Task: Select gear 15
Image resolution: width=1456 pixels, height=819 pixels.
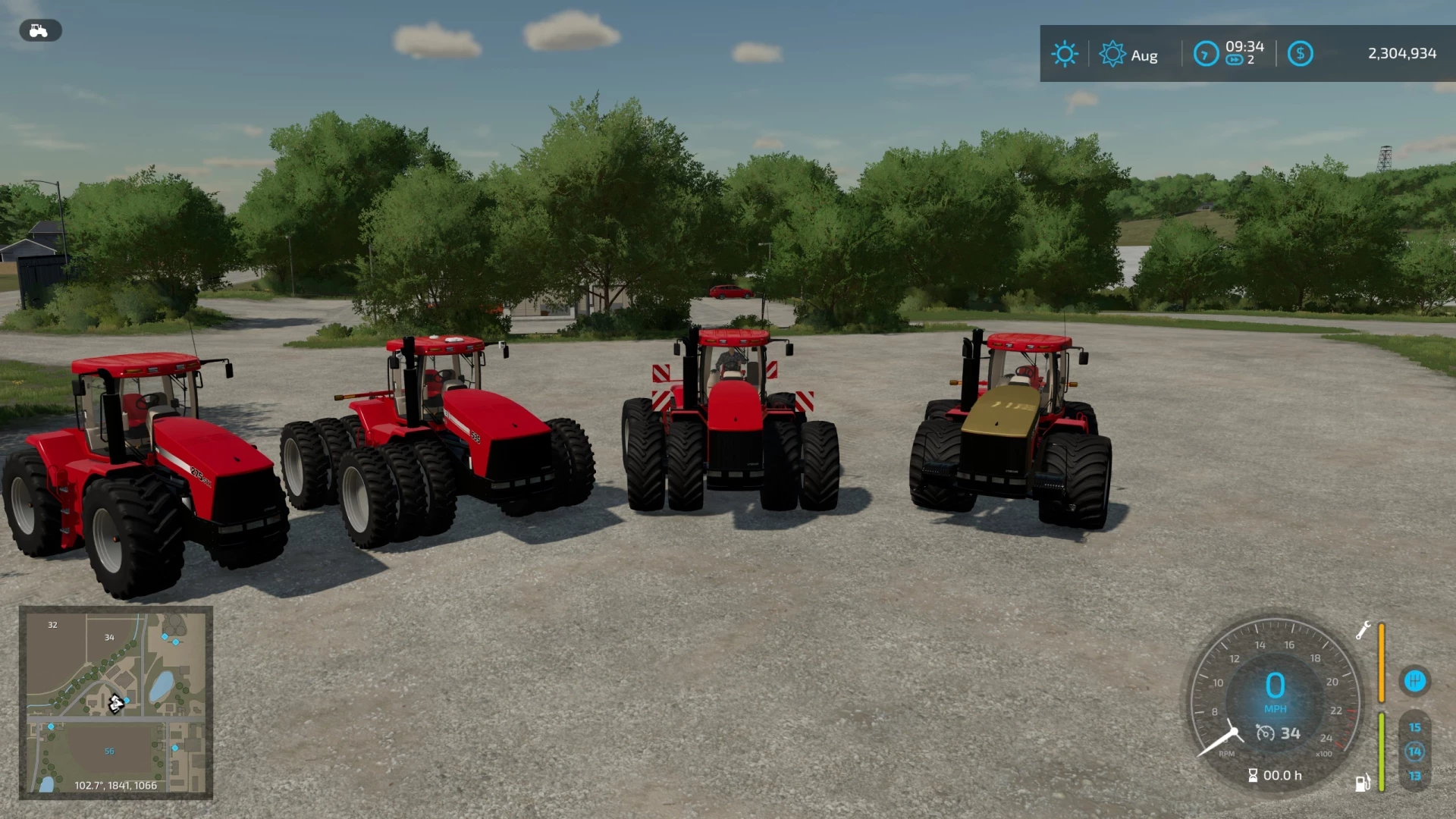Action: click(1414, 727)
